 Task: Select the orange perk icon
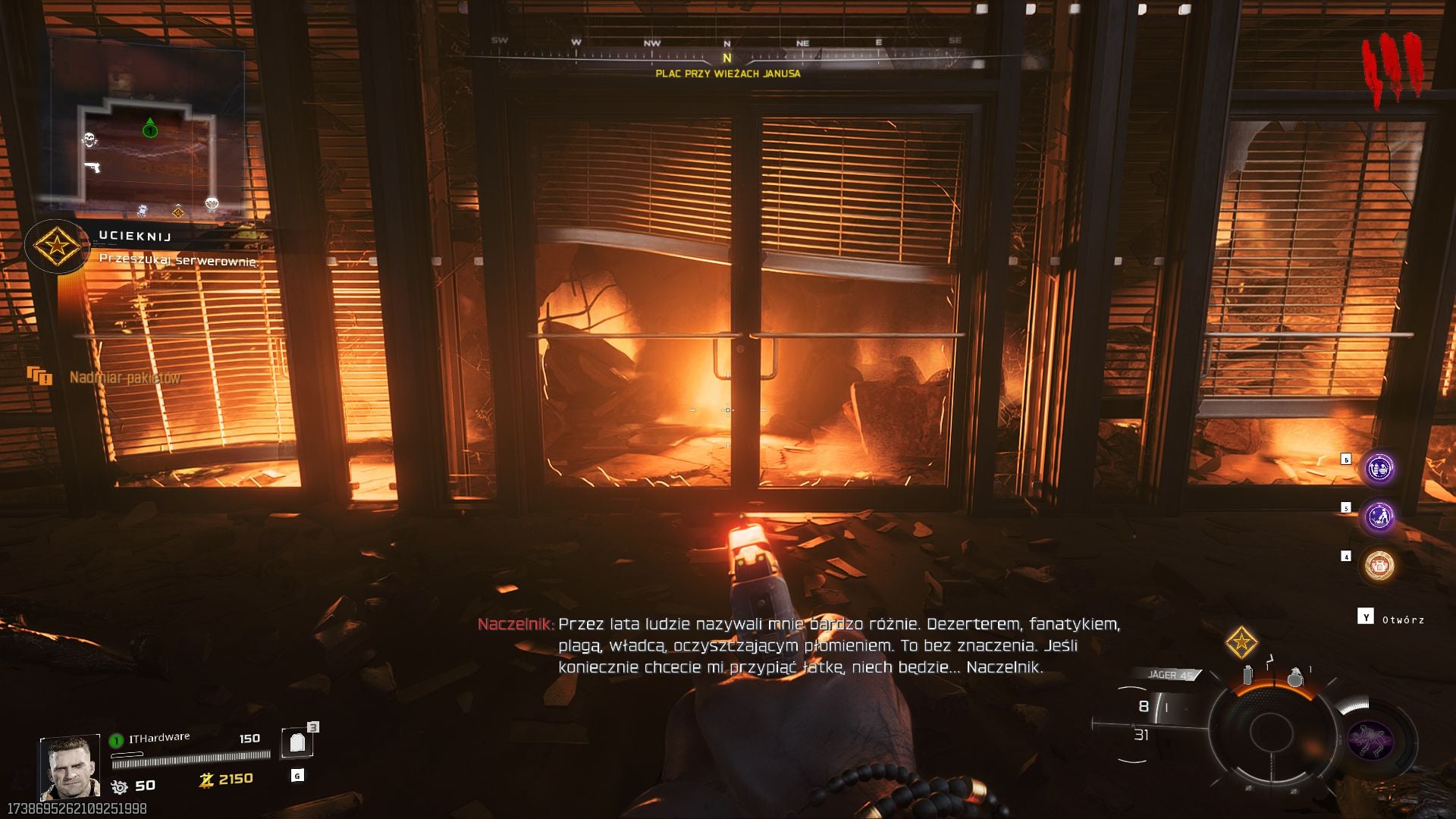[1379, 566]
